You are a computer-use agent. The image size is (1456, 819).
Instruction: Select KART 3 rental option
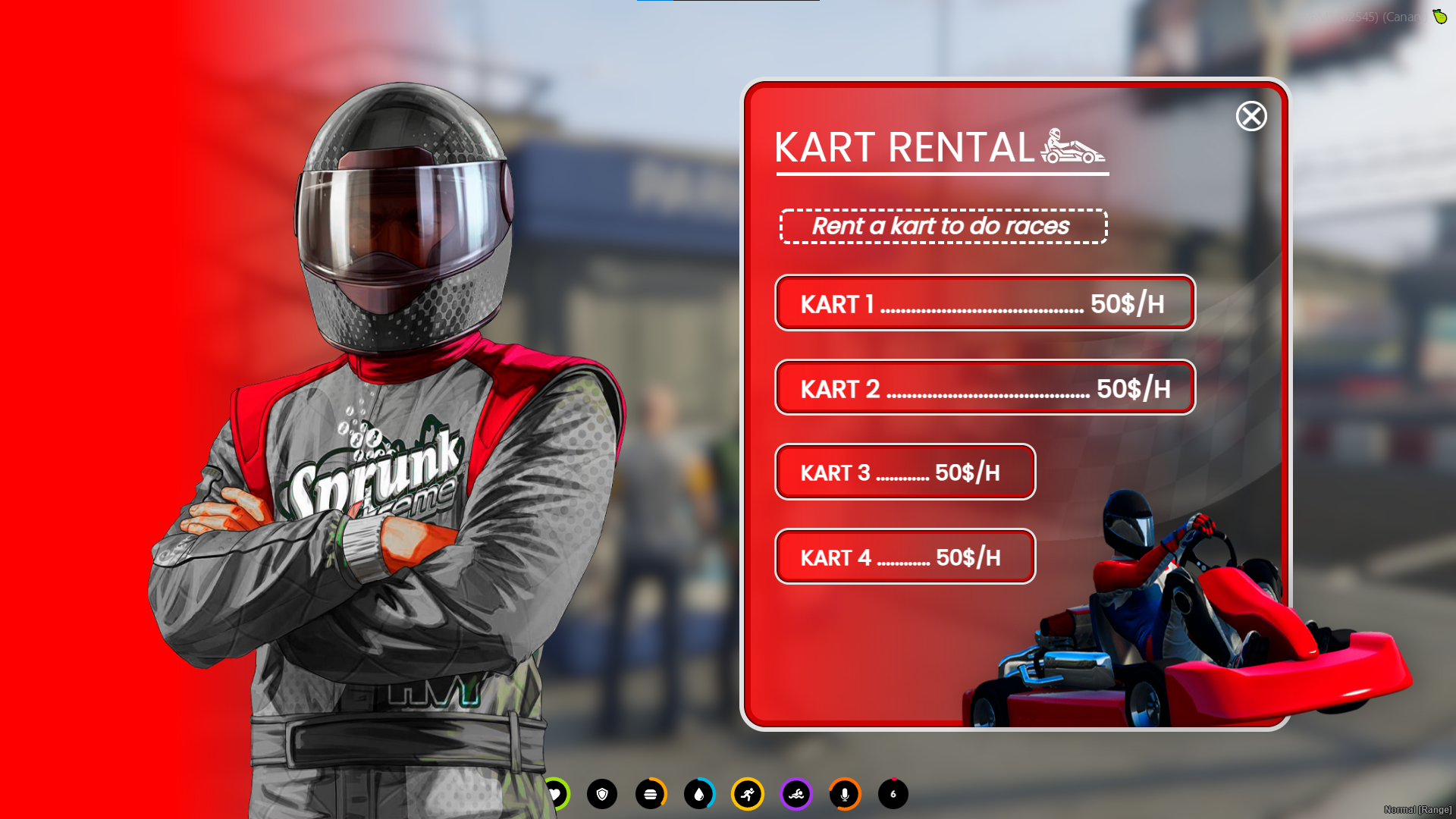point(904,472)
